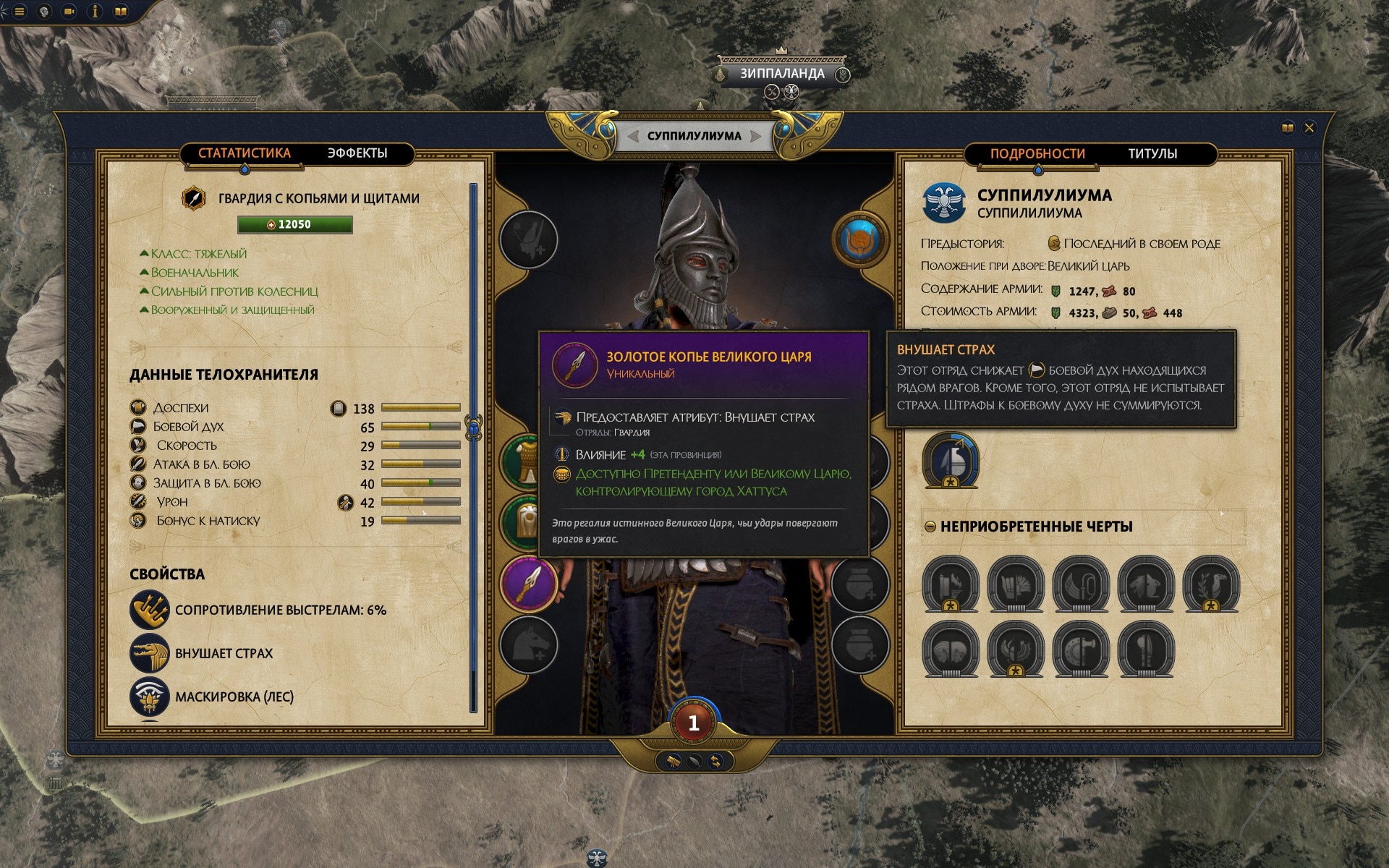Inspect the shield and axe unacquired trait
1389x868 pixels.
pyautogui.click(x=1081, y=649)
